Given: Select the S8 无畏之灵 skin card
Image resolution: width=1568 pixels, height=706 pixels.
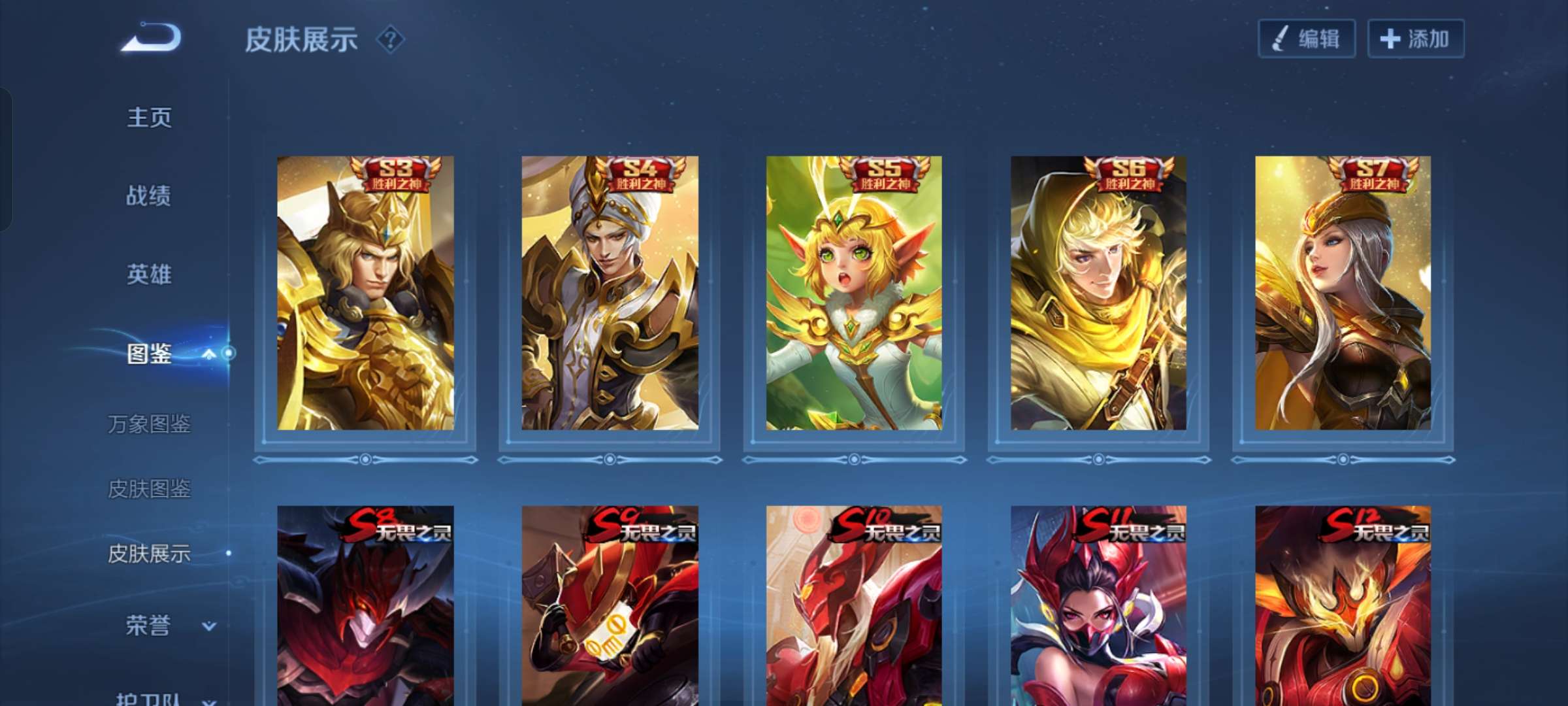Looking at the screenshot, I should coord(365,605).
